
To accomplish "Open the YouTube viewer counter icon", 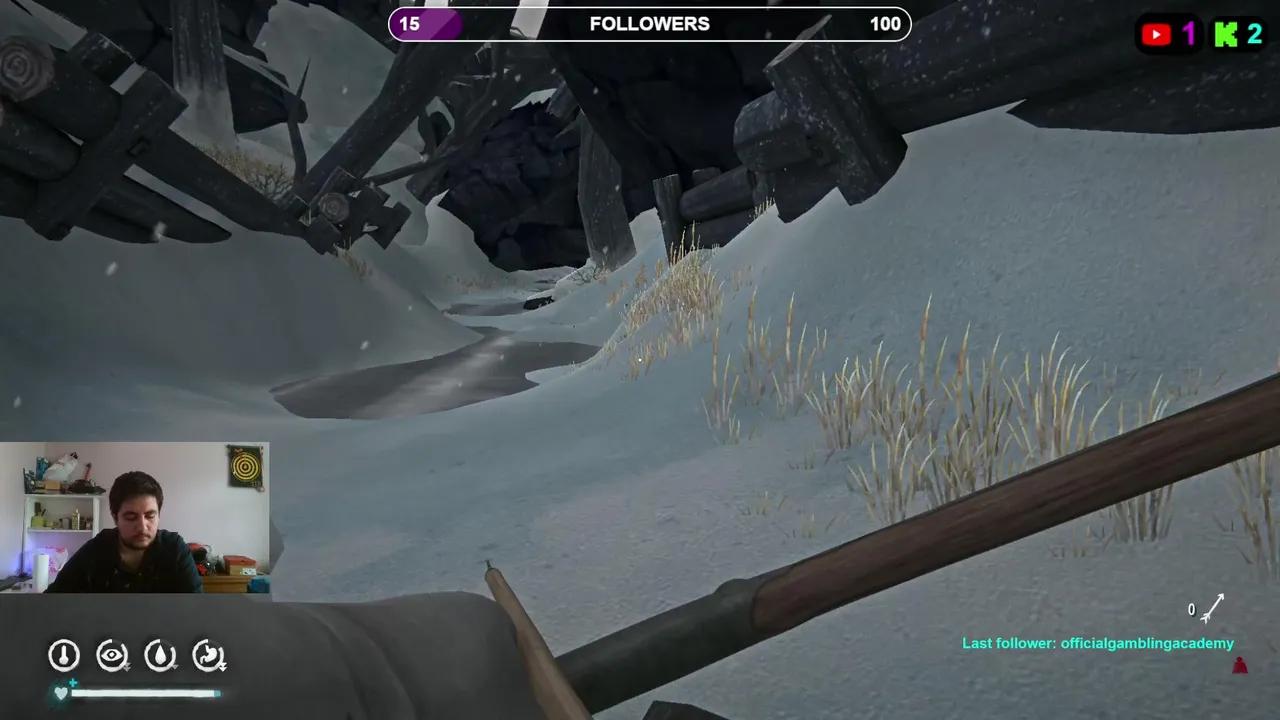I will 1156,34.
